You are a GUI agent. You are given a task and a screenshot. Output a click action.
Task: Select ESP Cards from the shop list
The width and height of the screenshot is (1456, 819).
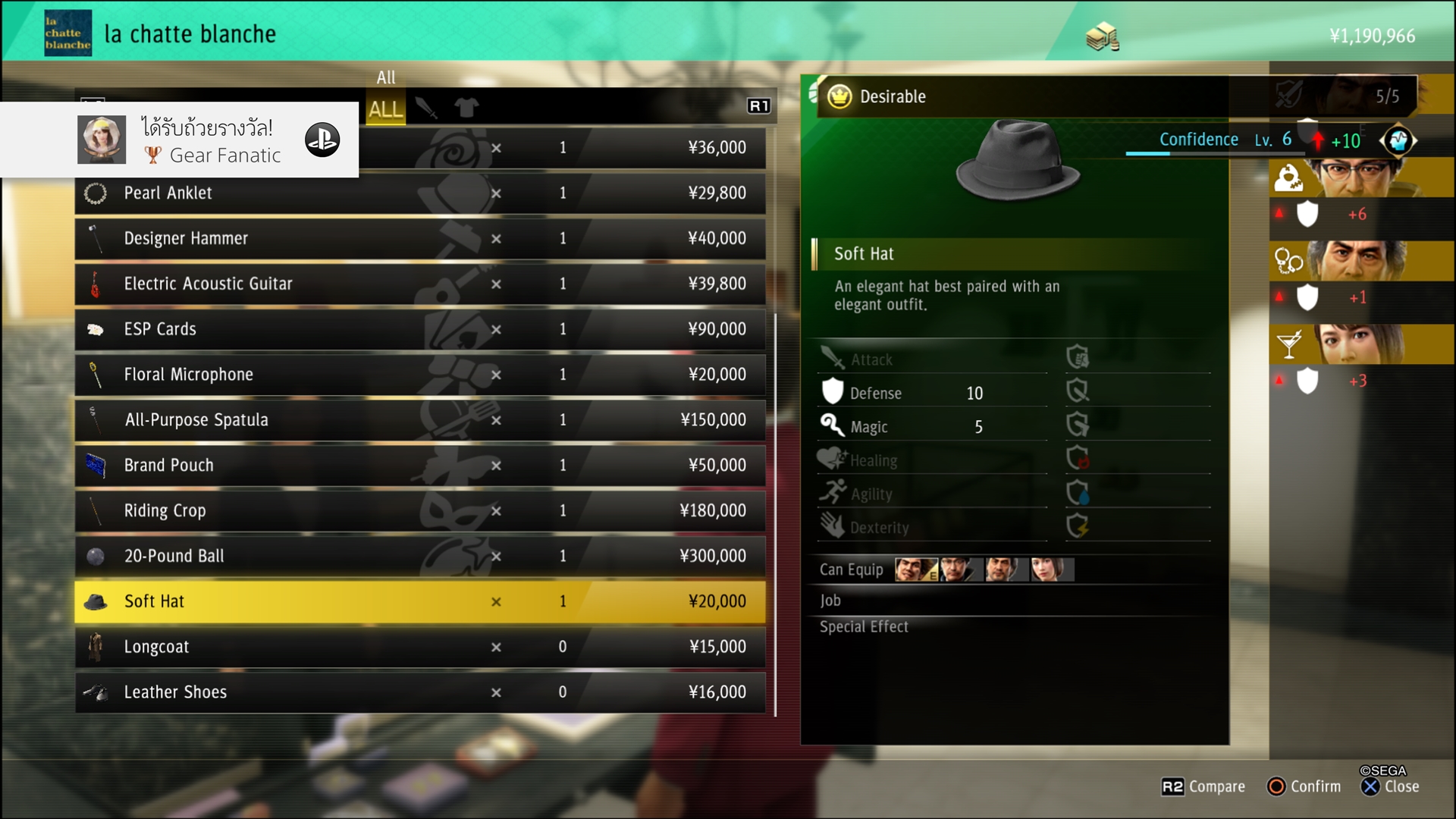pos(419,329)
